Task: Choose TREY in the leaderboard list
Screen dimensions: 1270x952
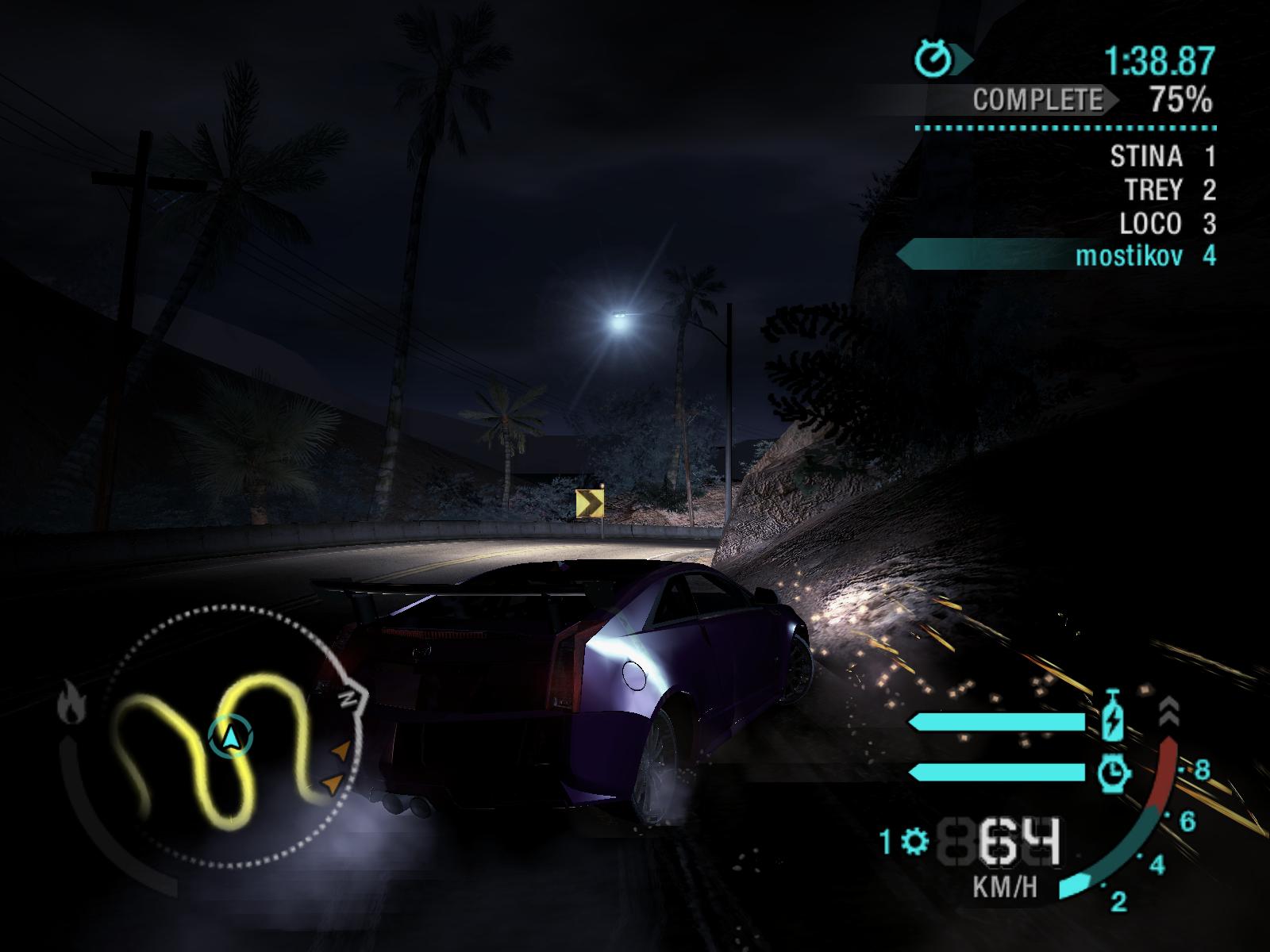Action: point(1170,190)
